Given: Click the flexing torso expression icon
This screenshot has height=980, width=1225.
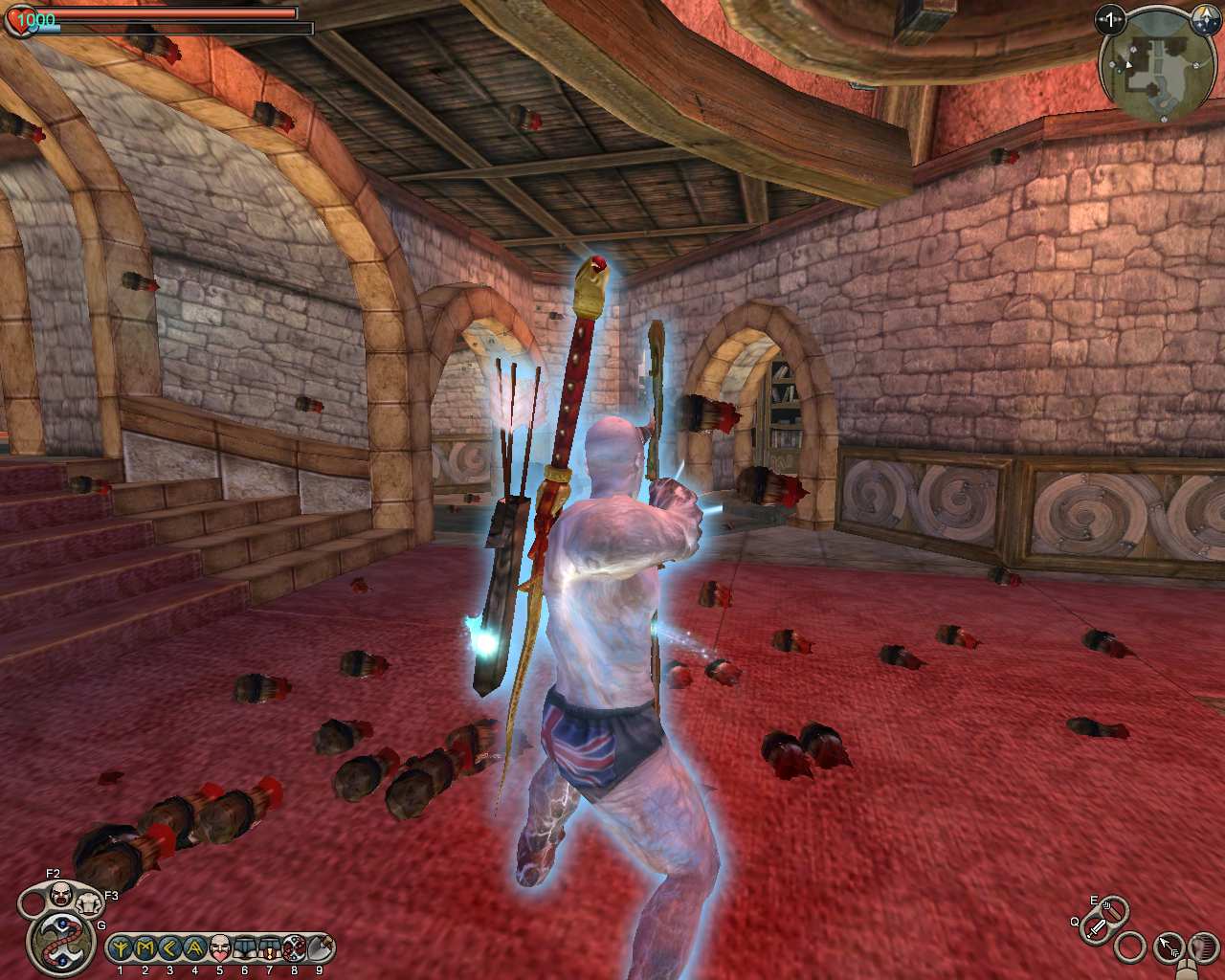Looking at the screenshot, I should 89,902.
